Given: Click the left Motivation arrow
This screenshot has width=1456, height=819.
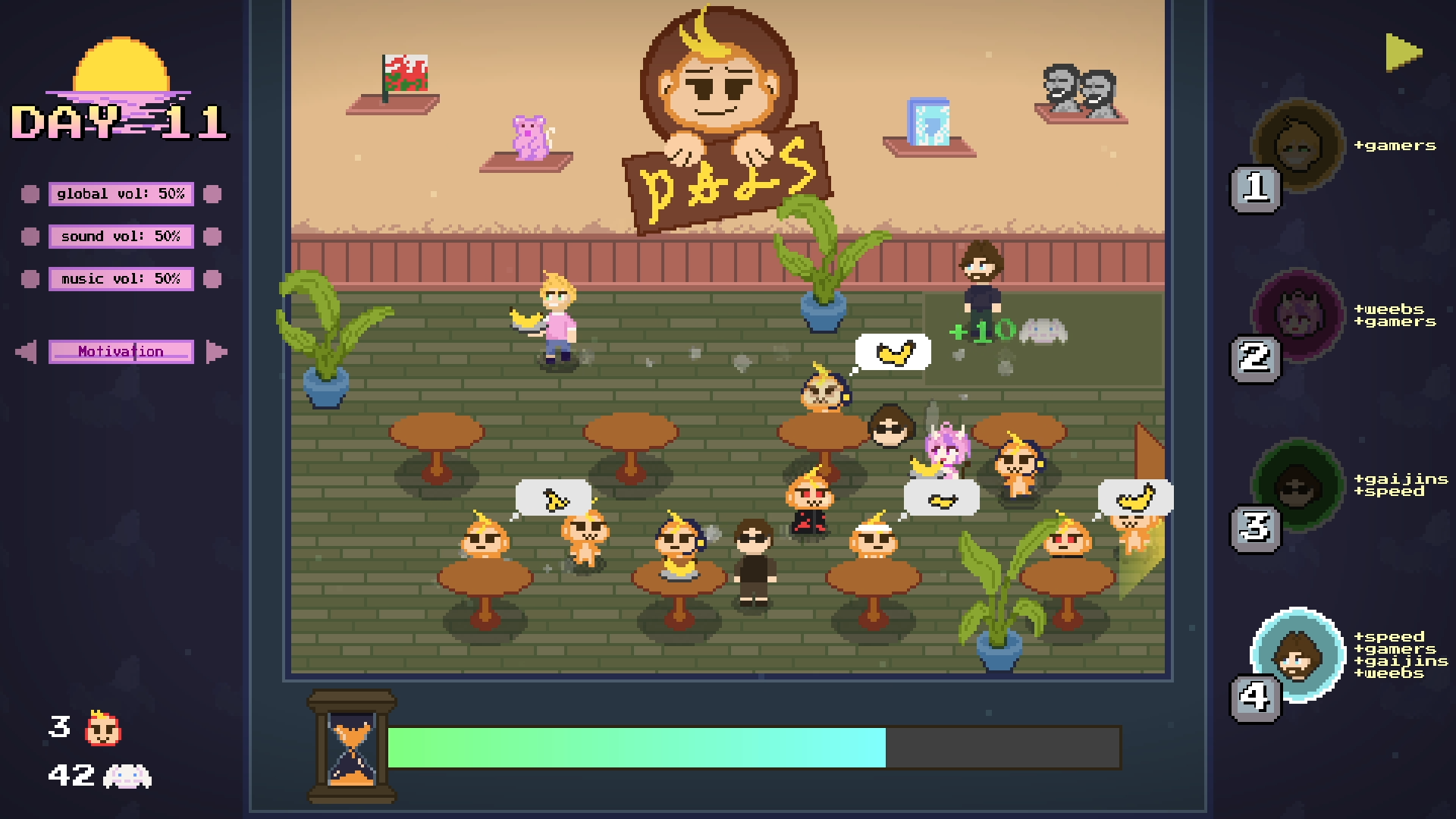Looking at the screenshot, I should 24,351.
